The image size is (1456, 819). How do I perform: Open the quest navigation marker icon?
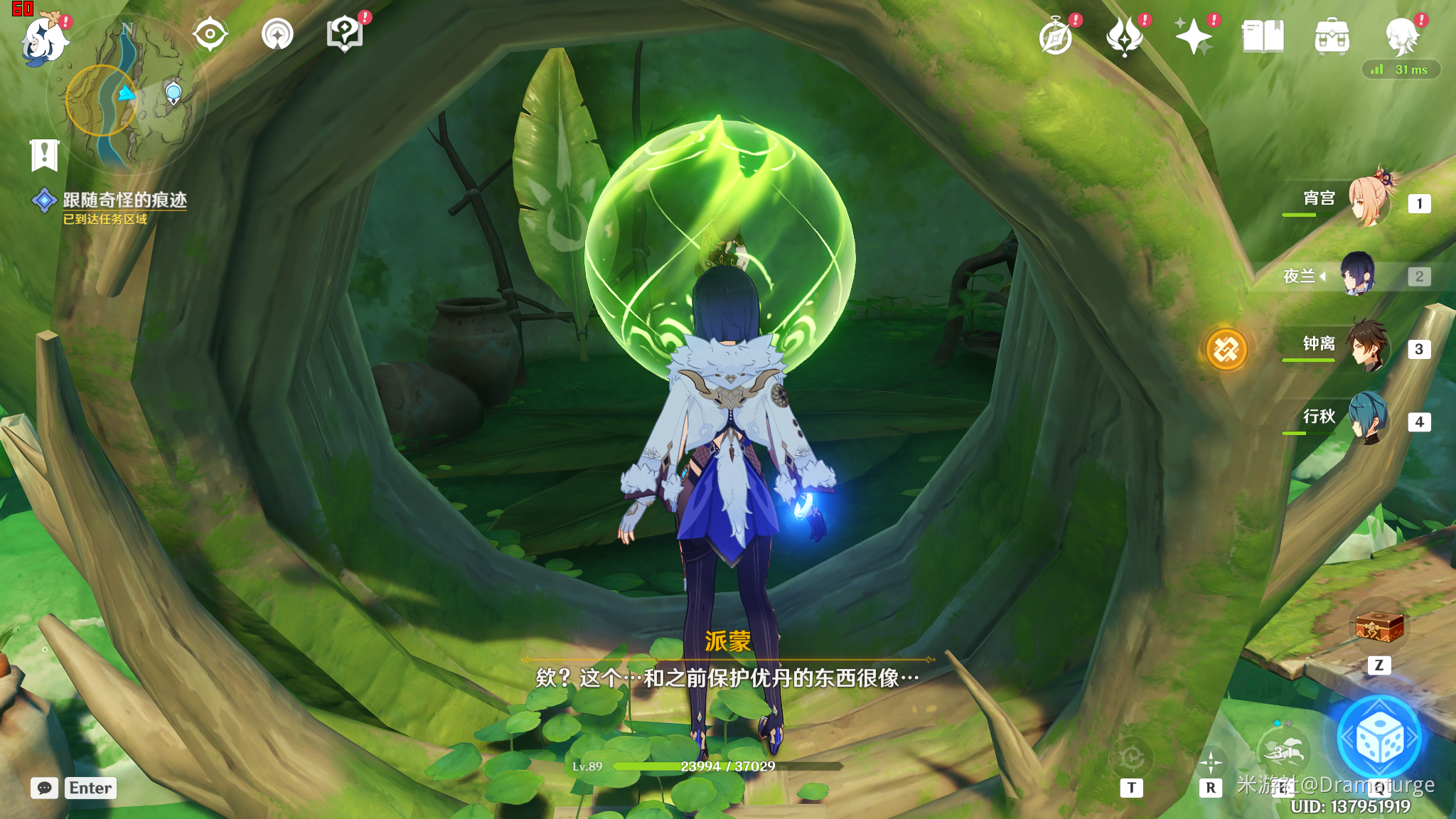(277, 34)
